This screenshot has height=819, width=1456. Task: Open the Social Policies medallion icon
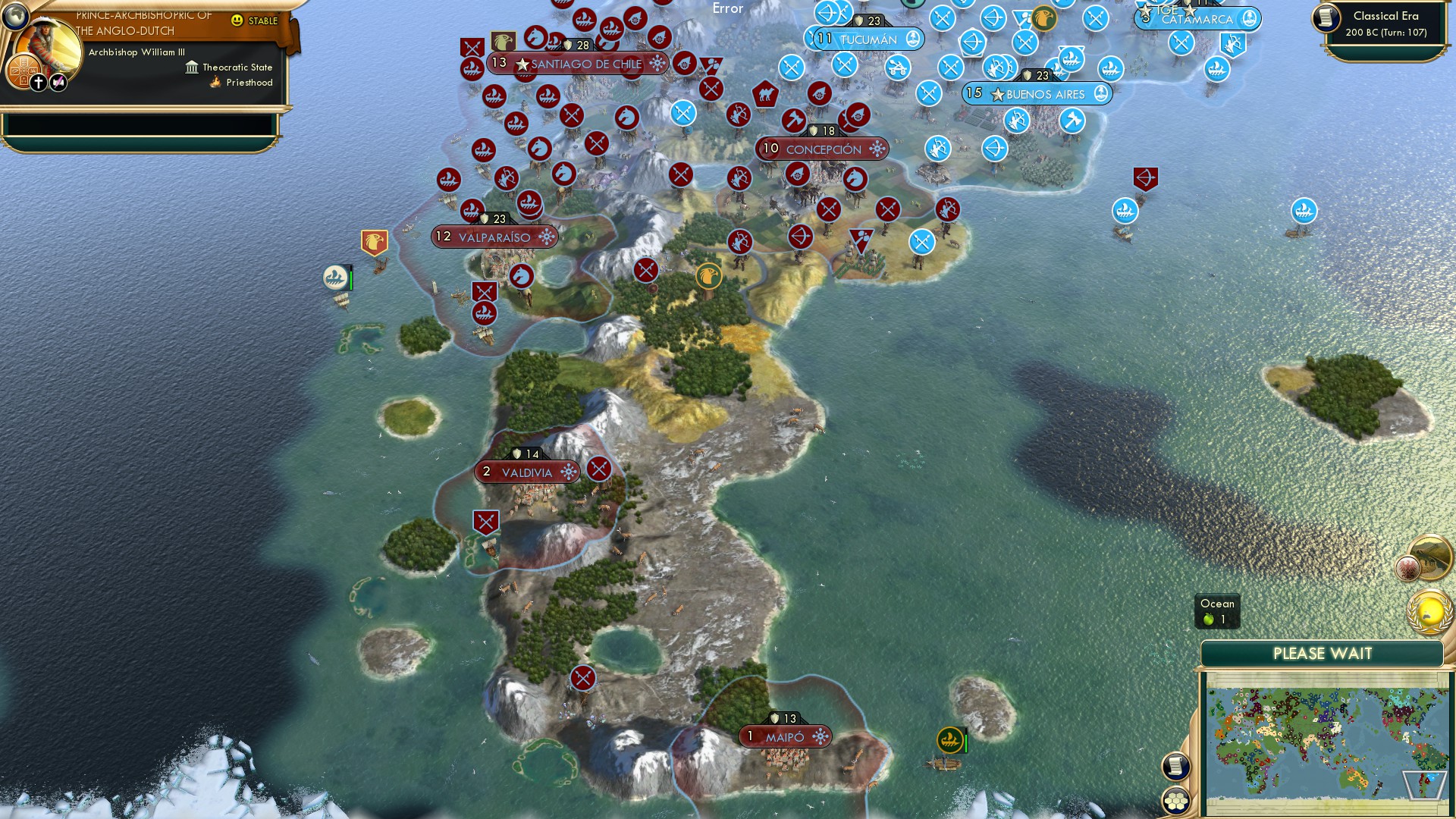point(24,70)
